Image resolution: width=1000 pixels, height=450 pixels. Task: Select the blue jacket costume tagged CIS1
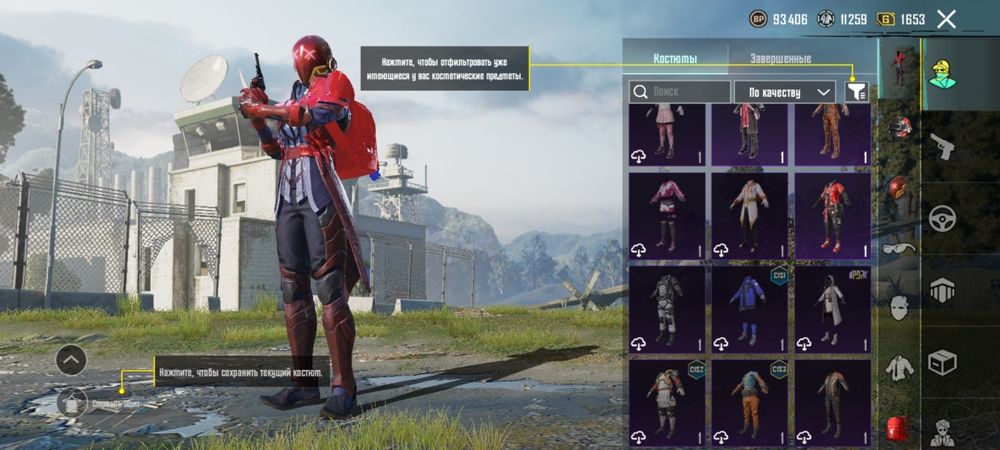pyautogui.click(x=750, y=309)
